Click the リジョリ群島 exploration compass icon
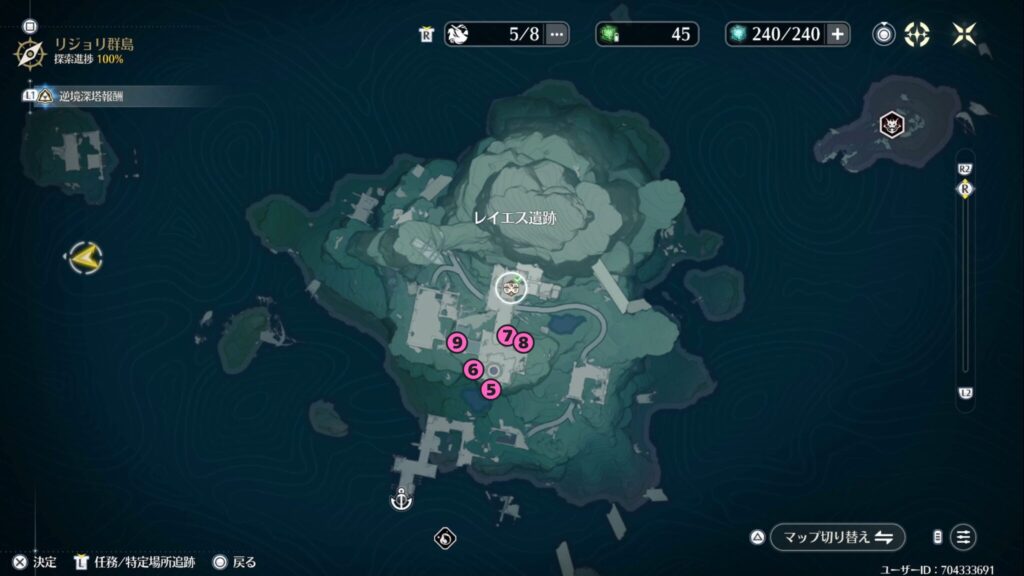Image resolution: width=1024 pixels, height=576 pixels. click(x=29, y=52)
